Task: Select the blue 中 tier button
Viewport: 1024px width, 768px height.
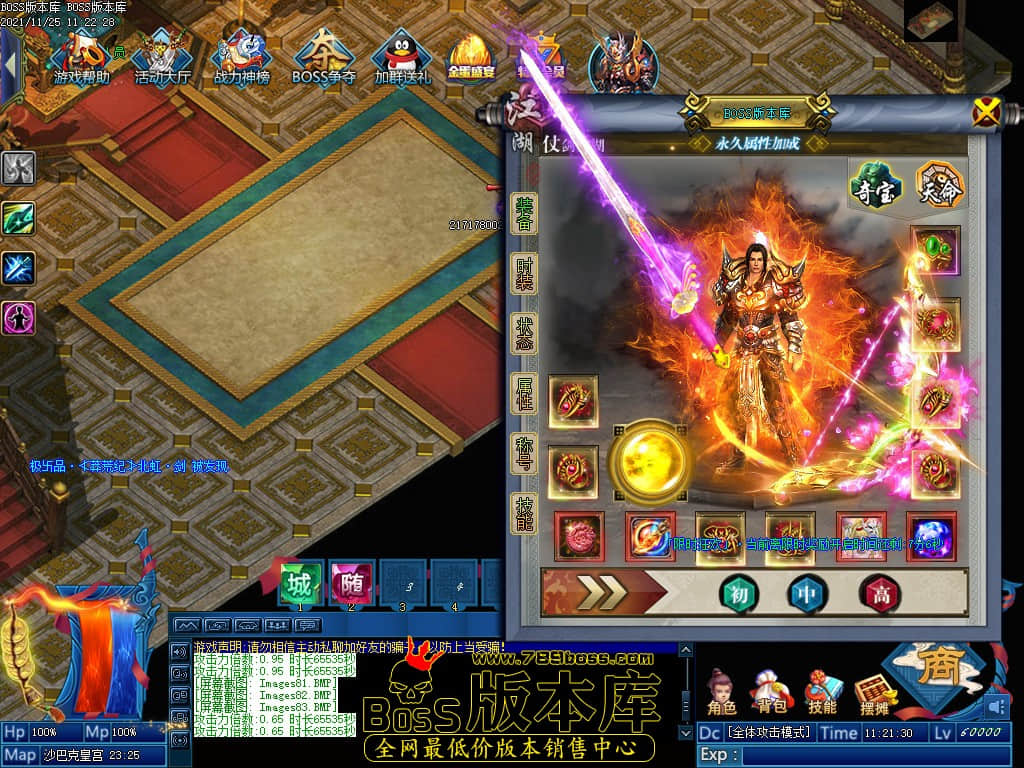Action: point(807,594)
